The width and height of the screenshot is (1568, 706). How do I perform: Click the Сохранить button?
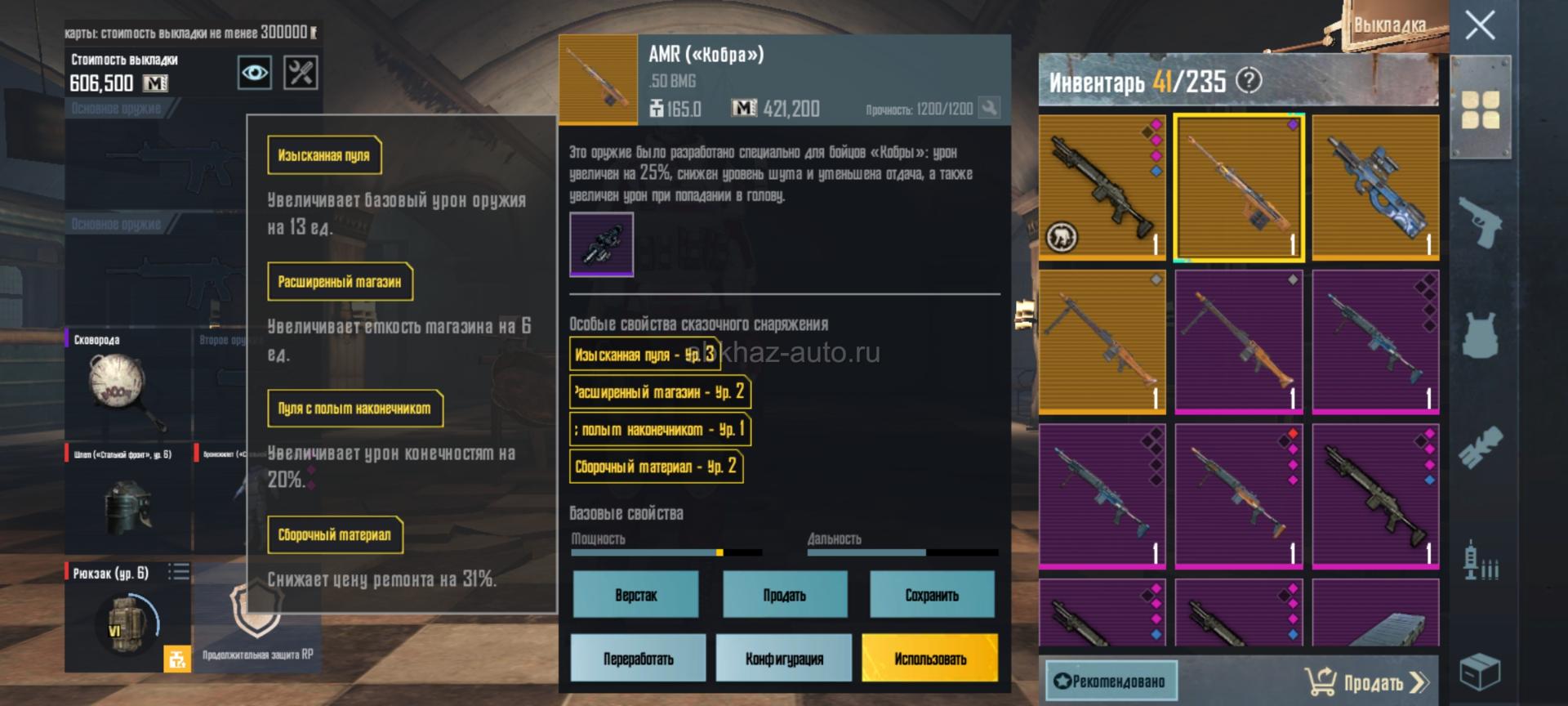(x=932, y=595)
